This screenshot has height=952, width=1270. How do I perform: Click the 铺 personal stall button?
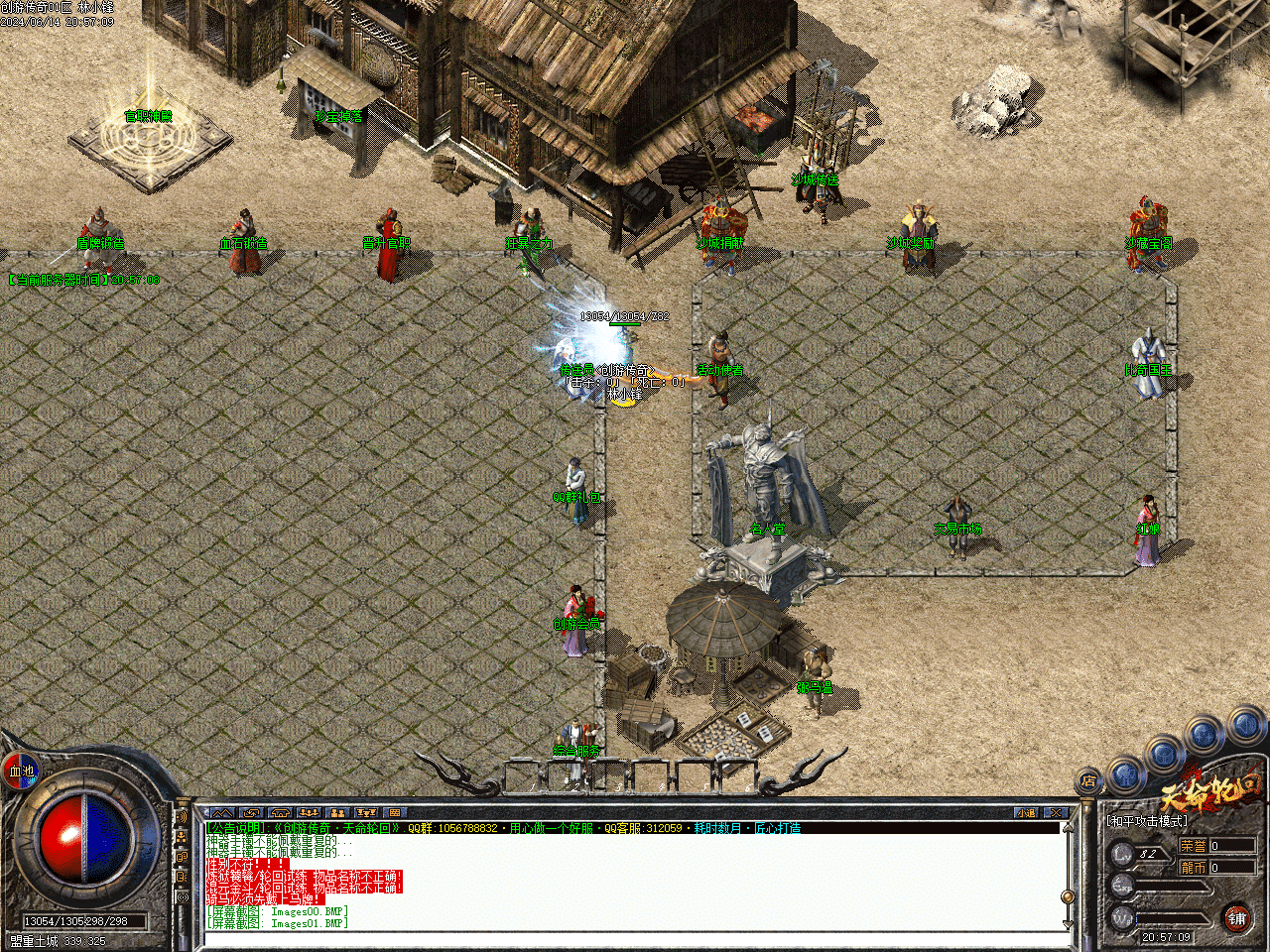point(1238,919)
